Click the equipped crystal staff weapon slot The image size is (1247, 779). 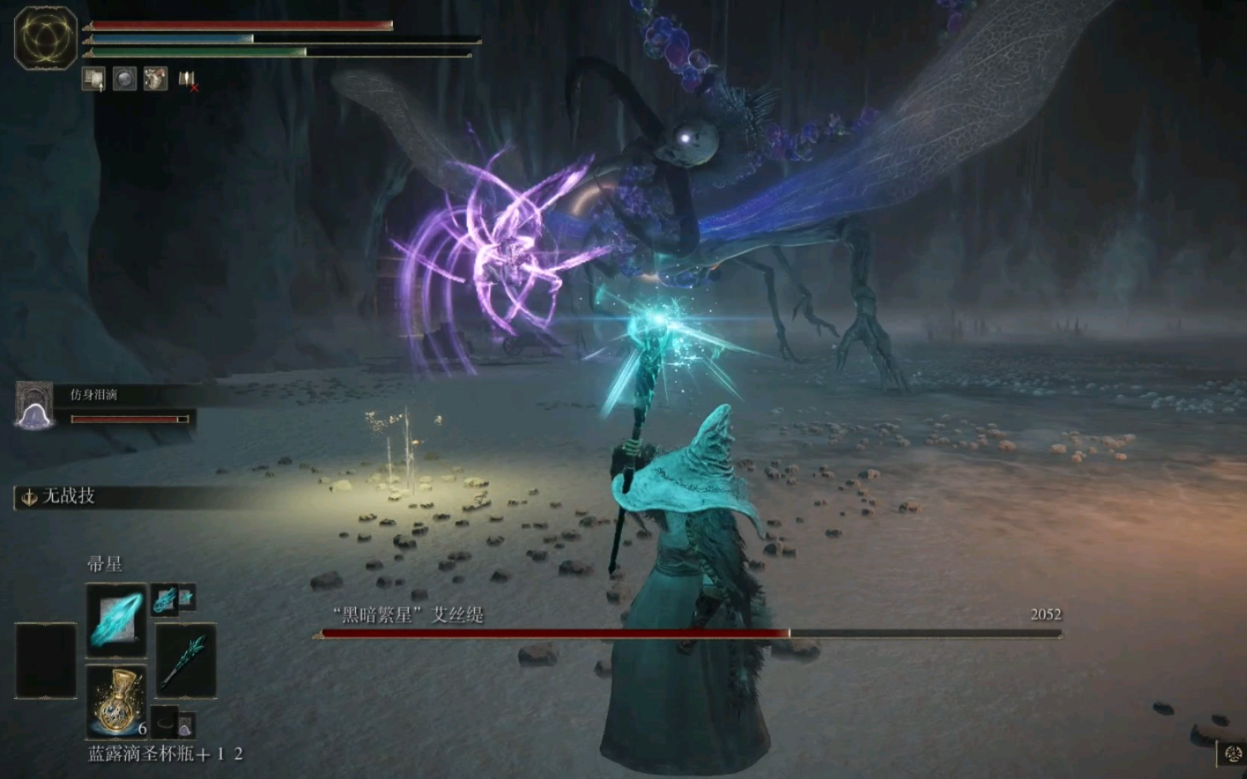click(186, 660)
